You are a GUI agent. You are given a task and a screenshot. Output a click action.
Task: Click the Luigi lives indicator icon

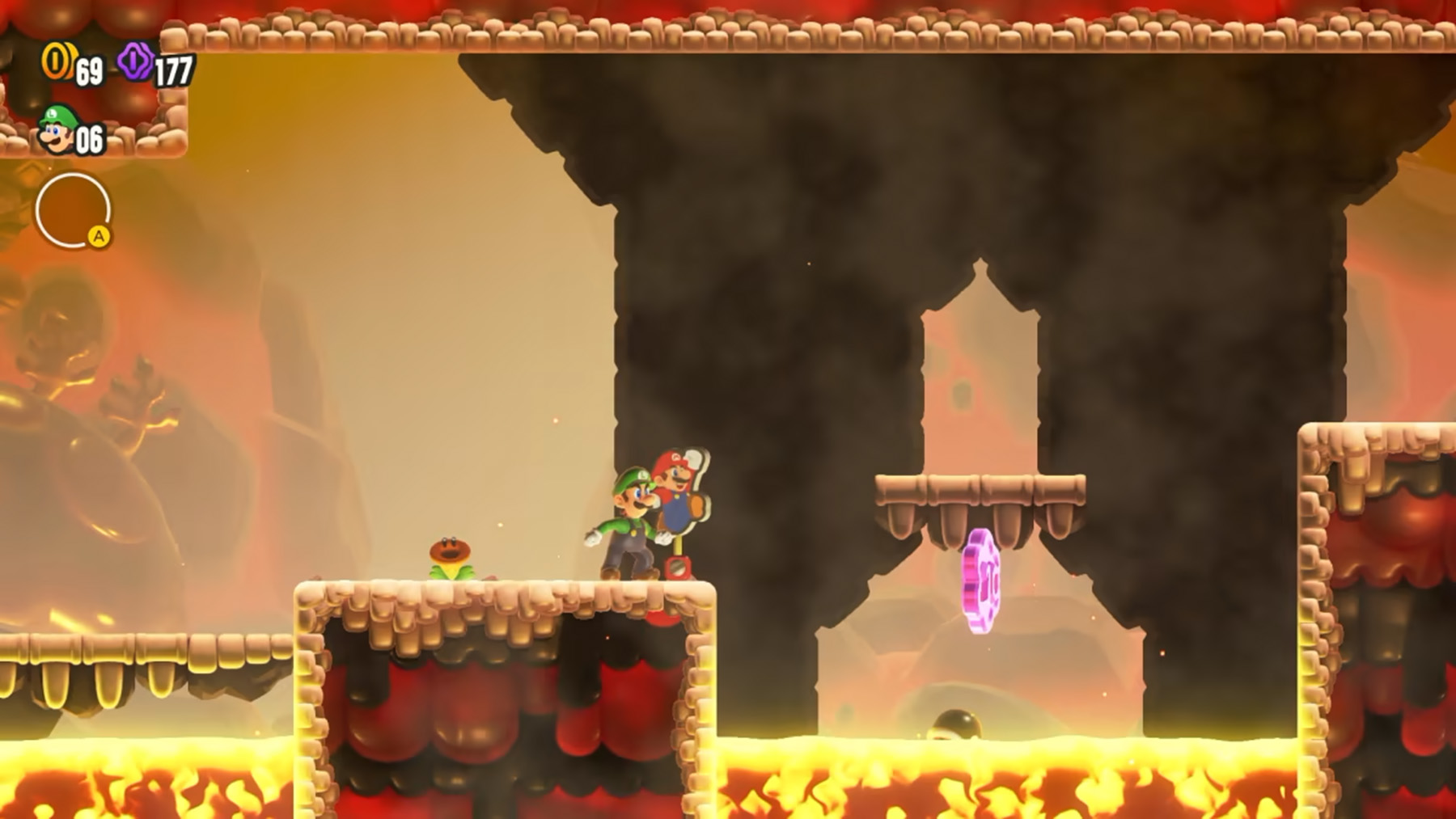click(x=57, y=128)
